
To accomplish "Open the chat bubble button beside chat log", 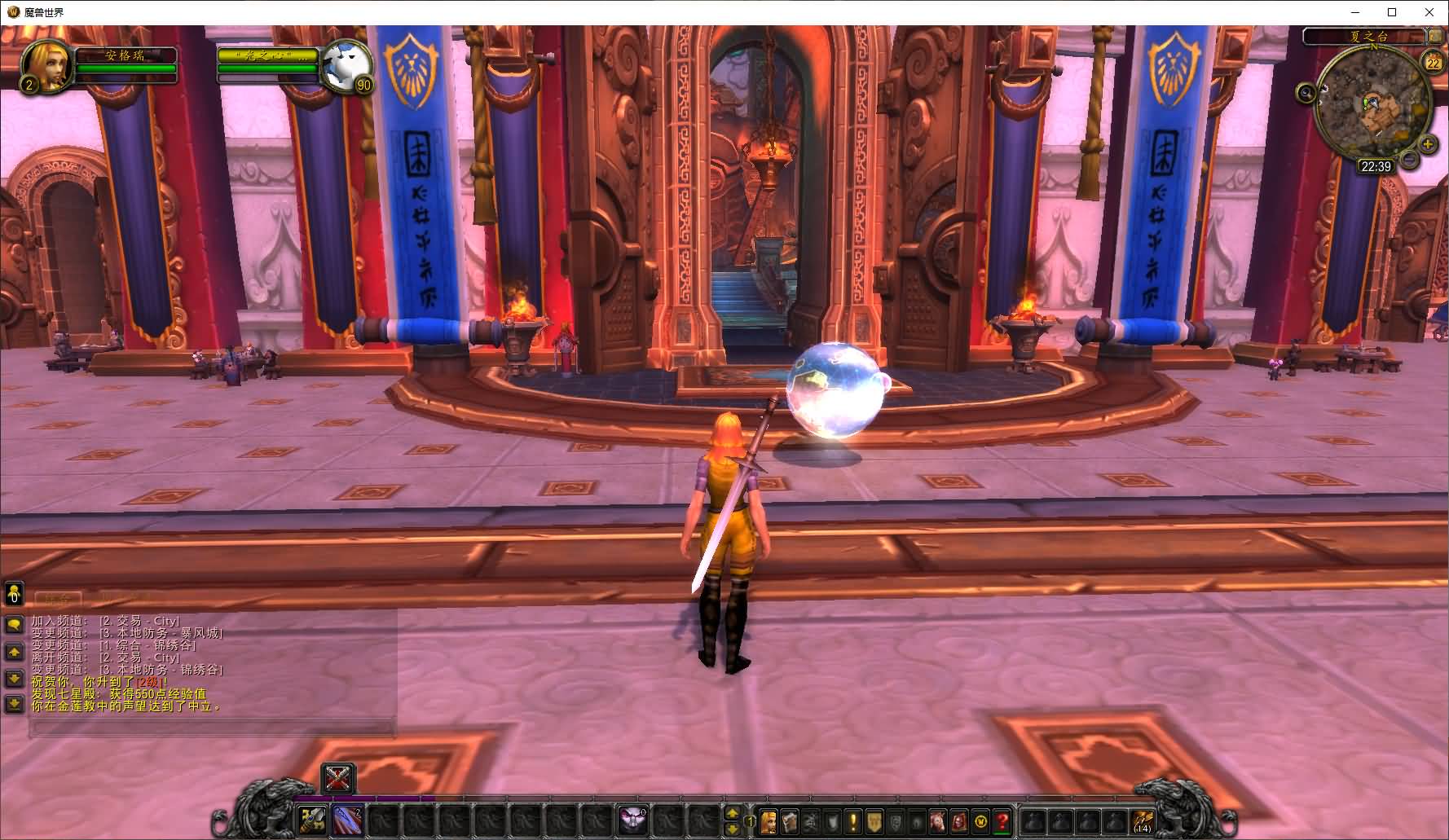I will pyautogui.click(x=14, y=625).
